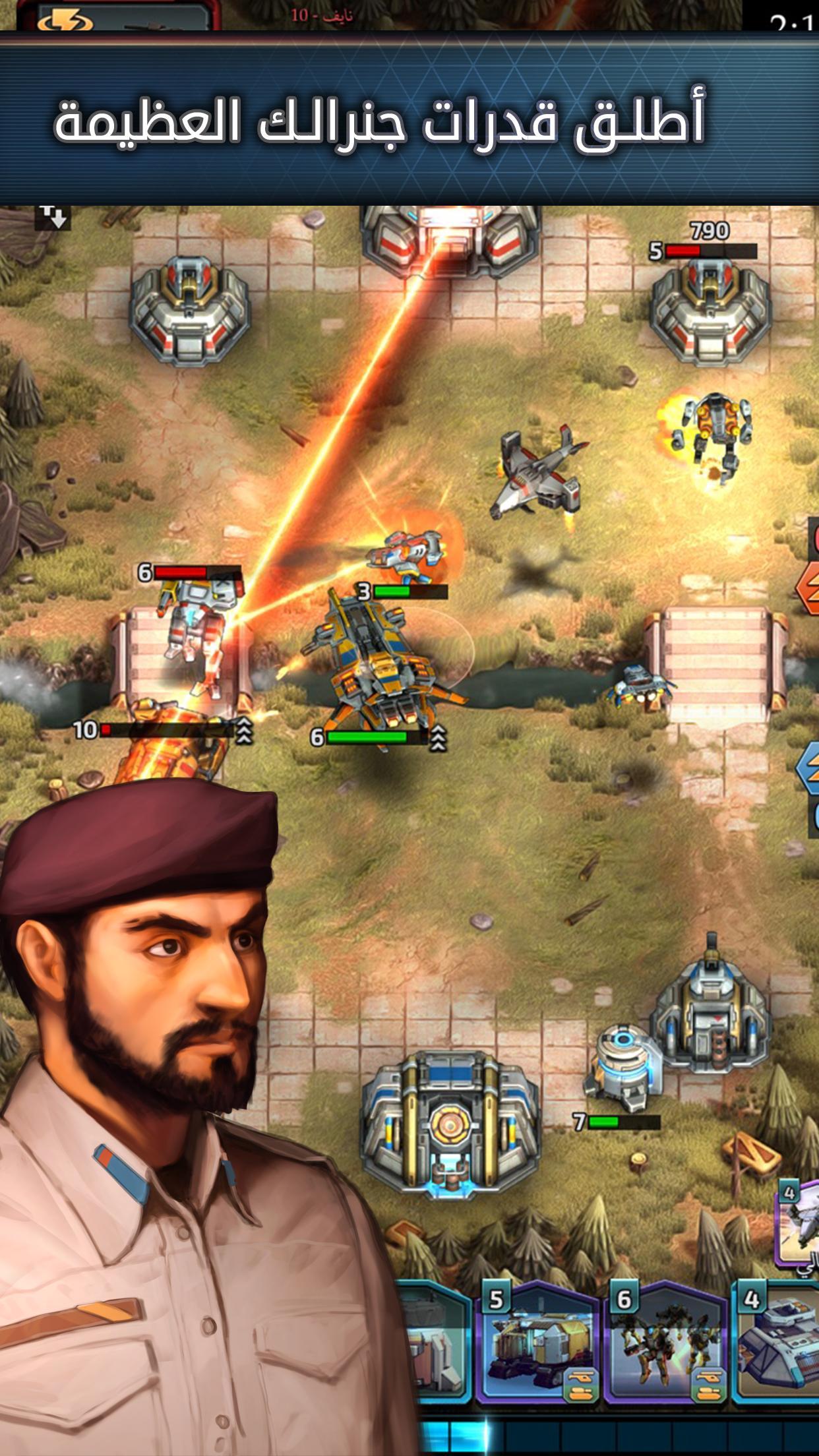Screen dimensions: 819x1456
Task: Toggle the up-down arrows icon
Action: coord(53,215)
